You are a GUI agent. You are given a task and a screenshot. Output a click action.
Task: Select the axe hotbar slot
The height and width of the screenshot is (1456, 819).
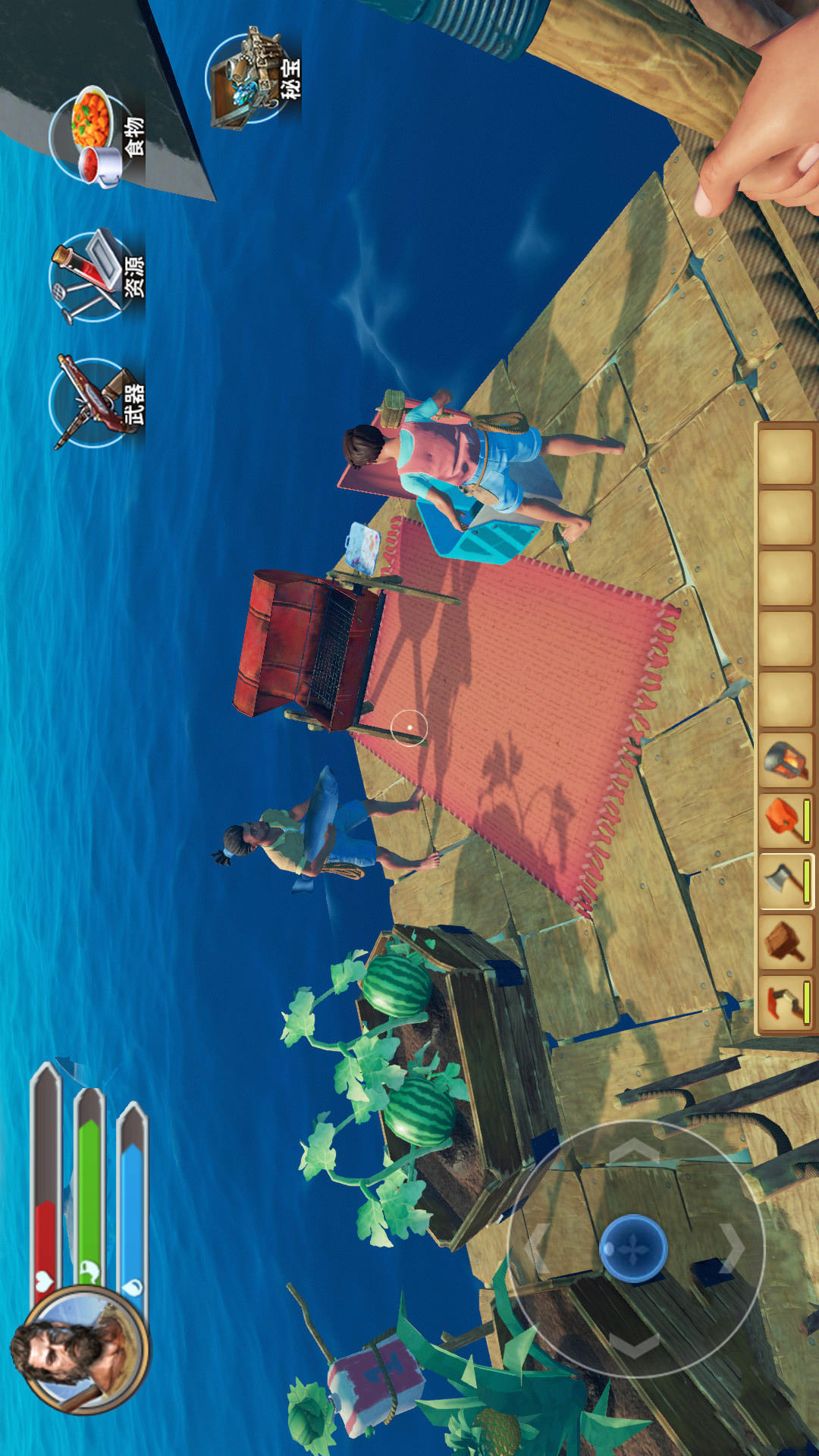[x=786, y=881]
